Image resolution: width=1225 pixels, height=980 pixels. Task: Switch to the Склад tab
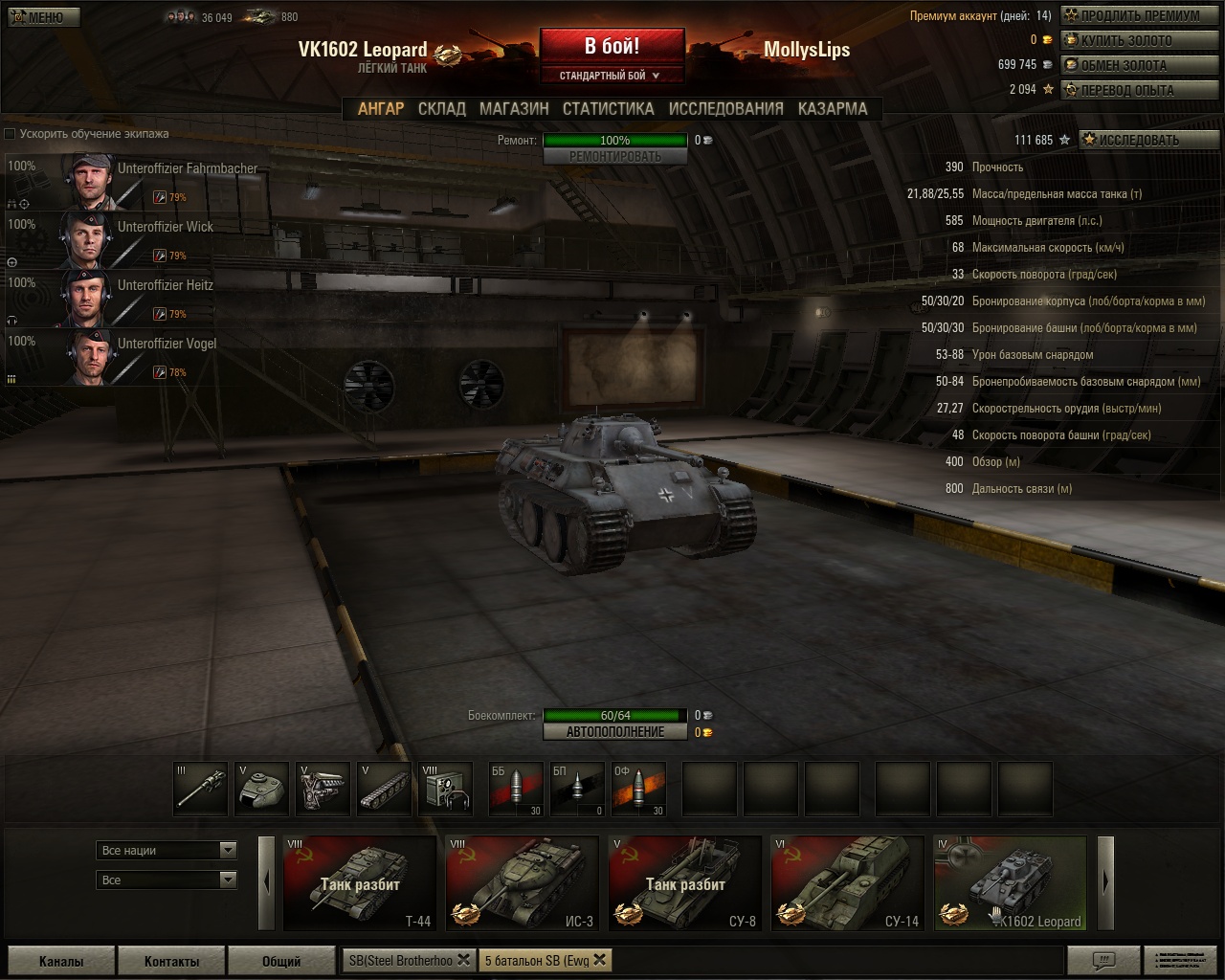click(441, 109)
